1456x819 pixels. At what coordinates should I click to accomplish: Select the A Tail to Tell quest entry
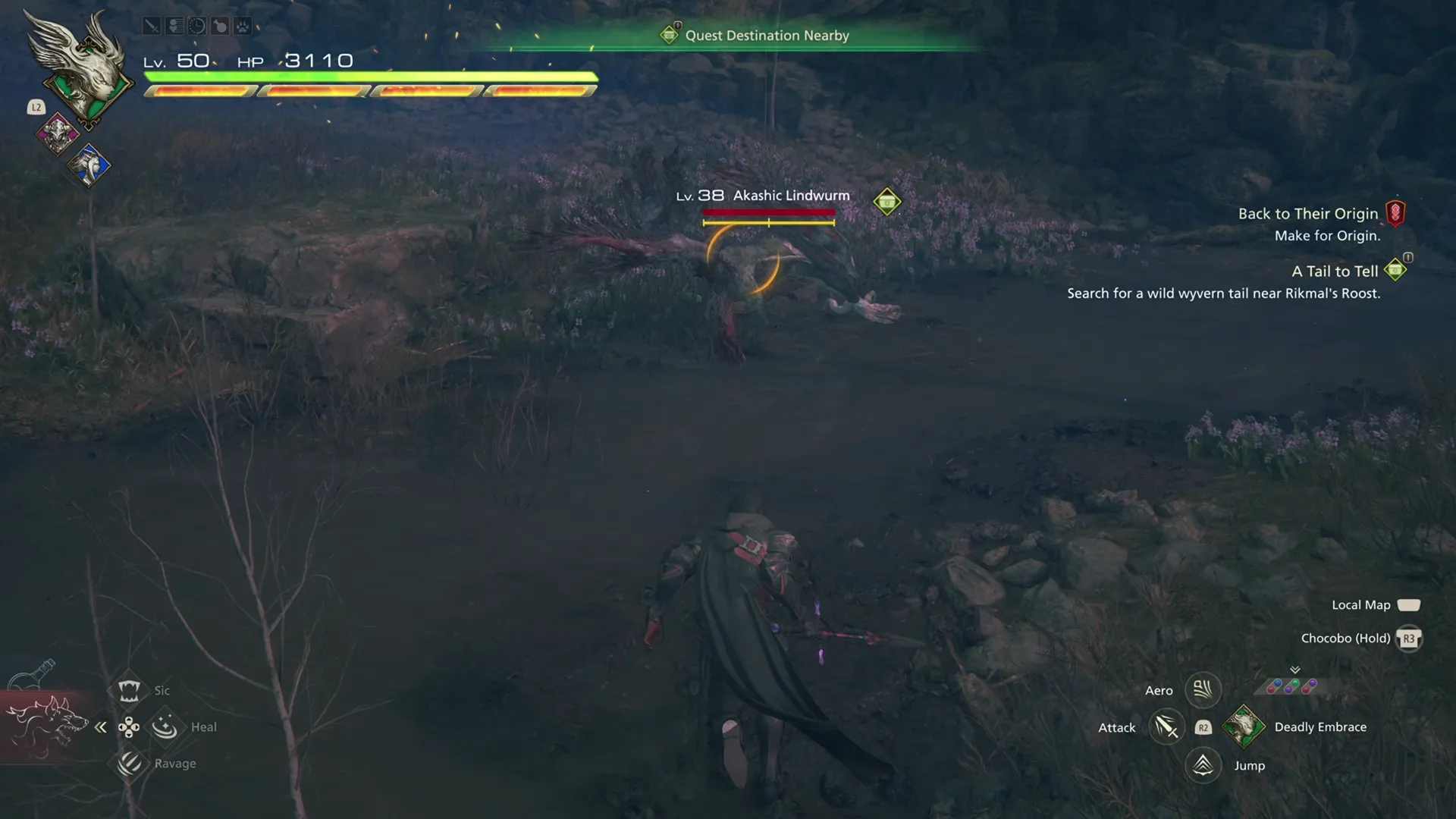[x=1335, y=271]
